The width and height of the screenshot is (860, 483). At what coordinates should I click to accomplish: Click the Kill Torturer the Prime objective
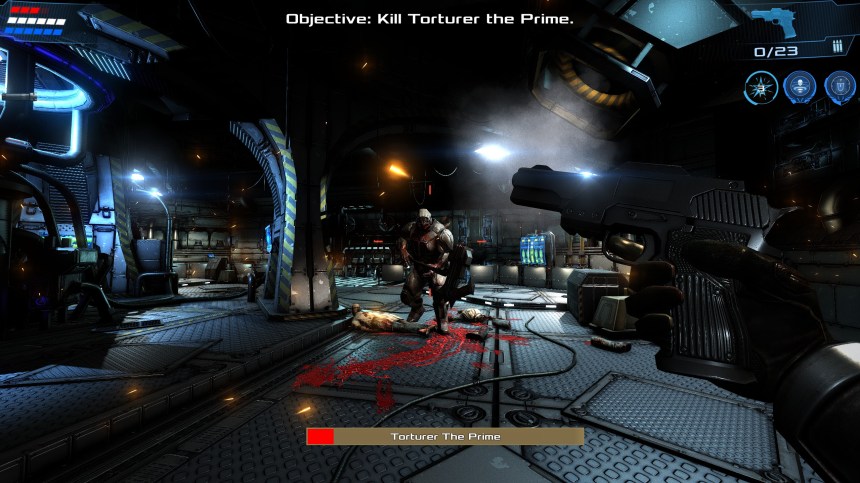pyautogui.click(x=430, y=19)
